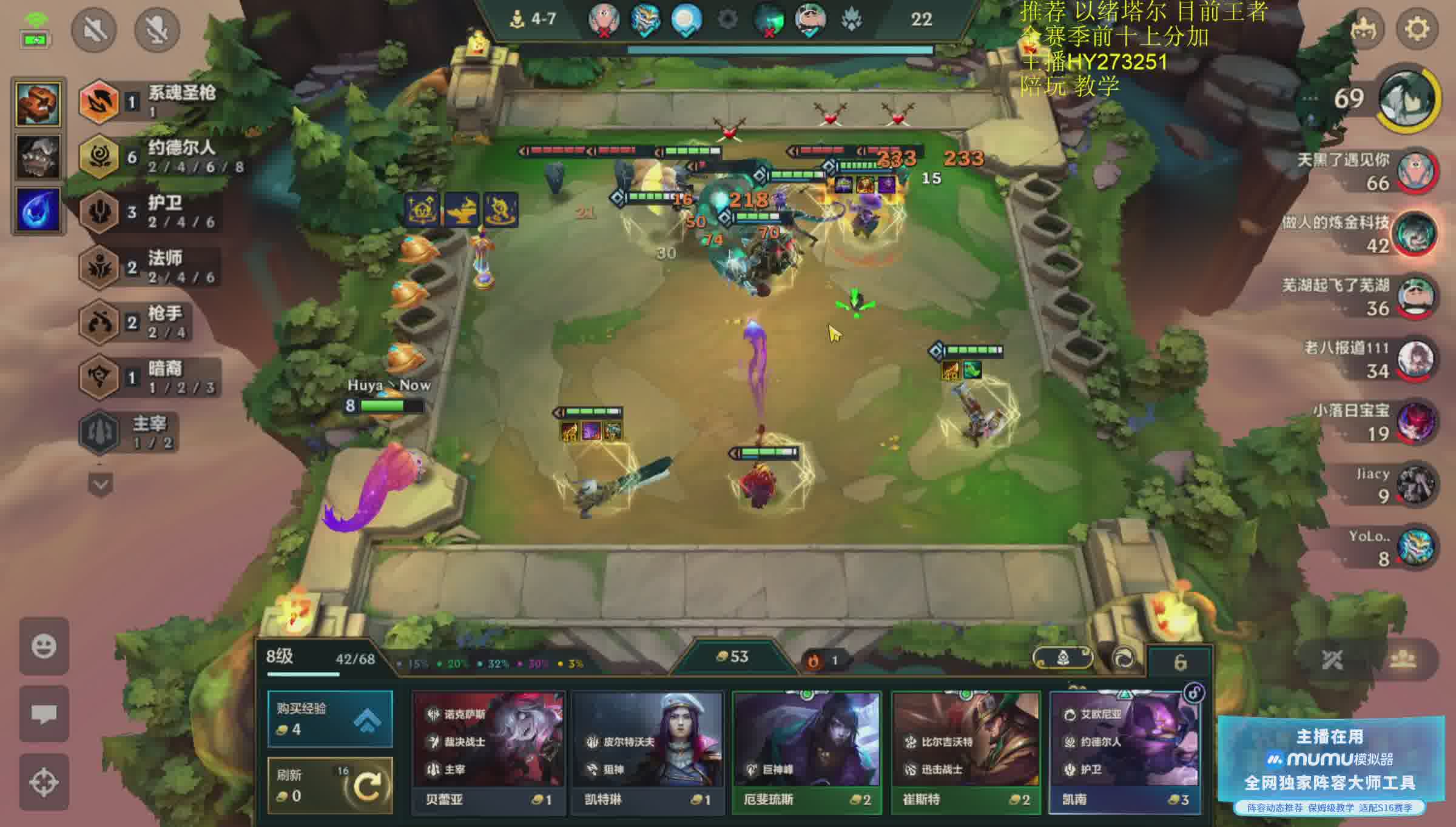Buy experience for 4 gold
This screenshot has width=1456, height=827.
[x=330, y=718]
